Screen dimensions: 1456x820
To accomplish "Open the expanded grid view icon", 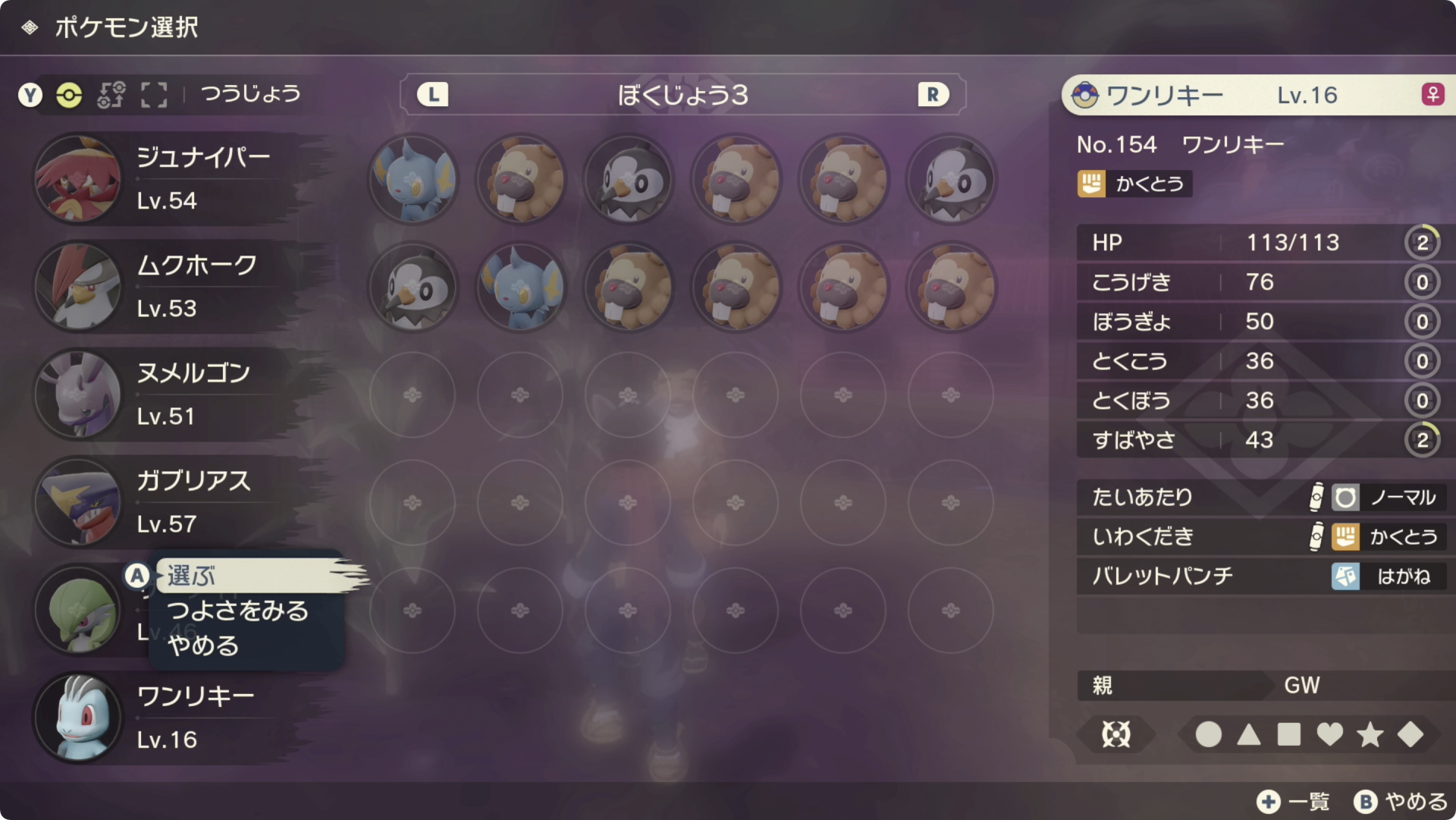I will [154, 95].
